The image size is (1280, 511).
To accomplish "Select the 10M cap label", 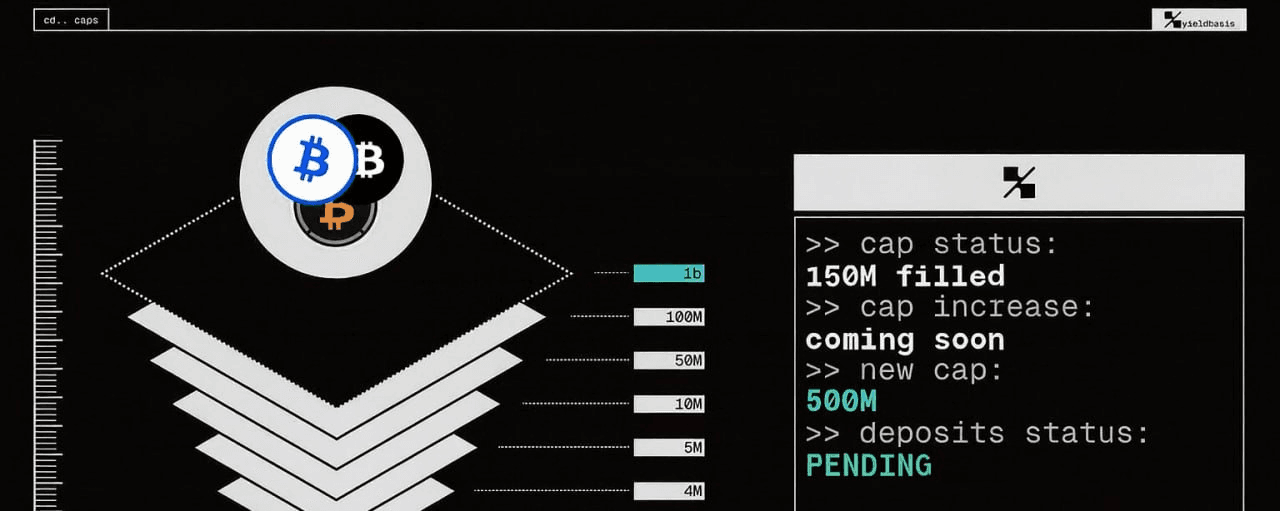I will coord(669,404).
